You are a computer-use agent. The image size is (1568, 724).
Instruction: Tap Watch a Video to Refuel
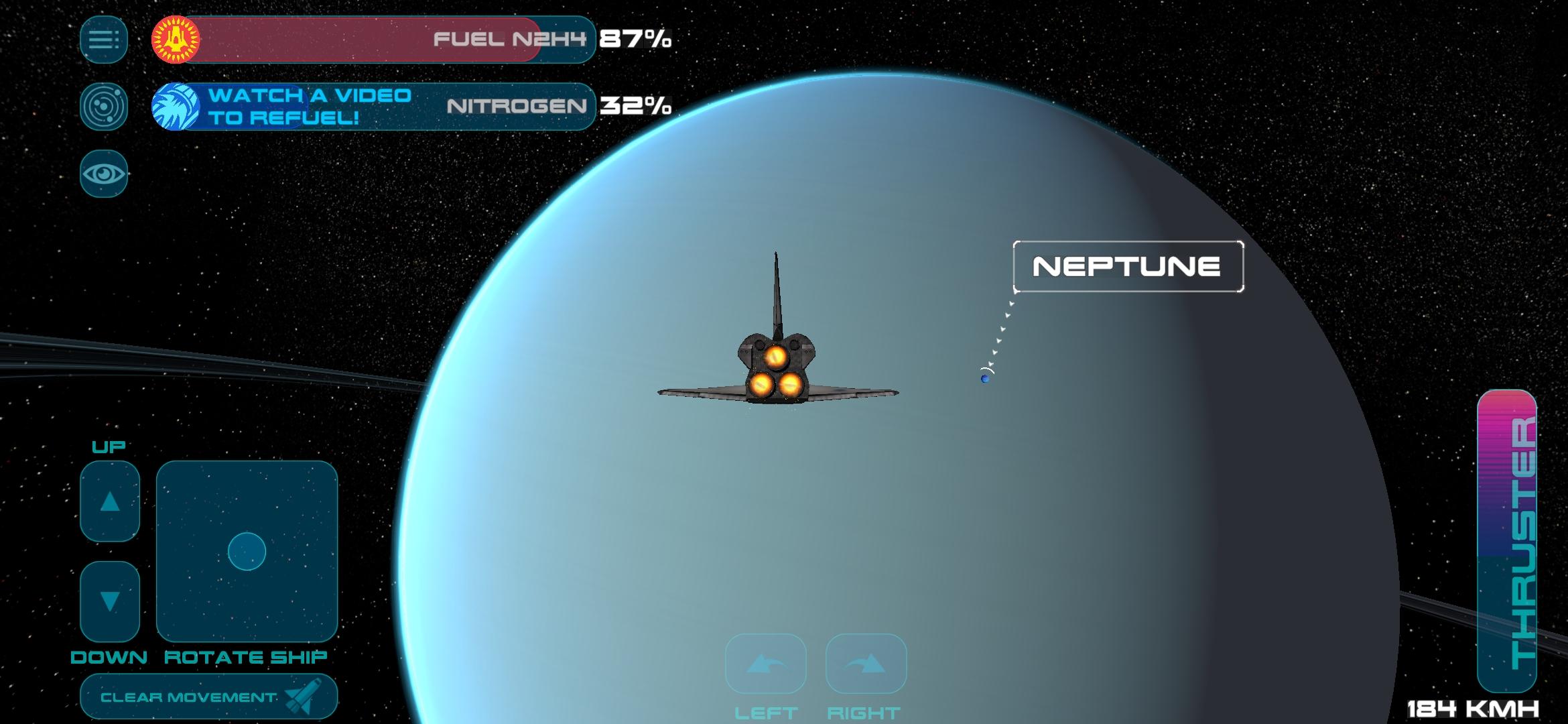coord(308,107)
